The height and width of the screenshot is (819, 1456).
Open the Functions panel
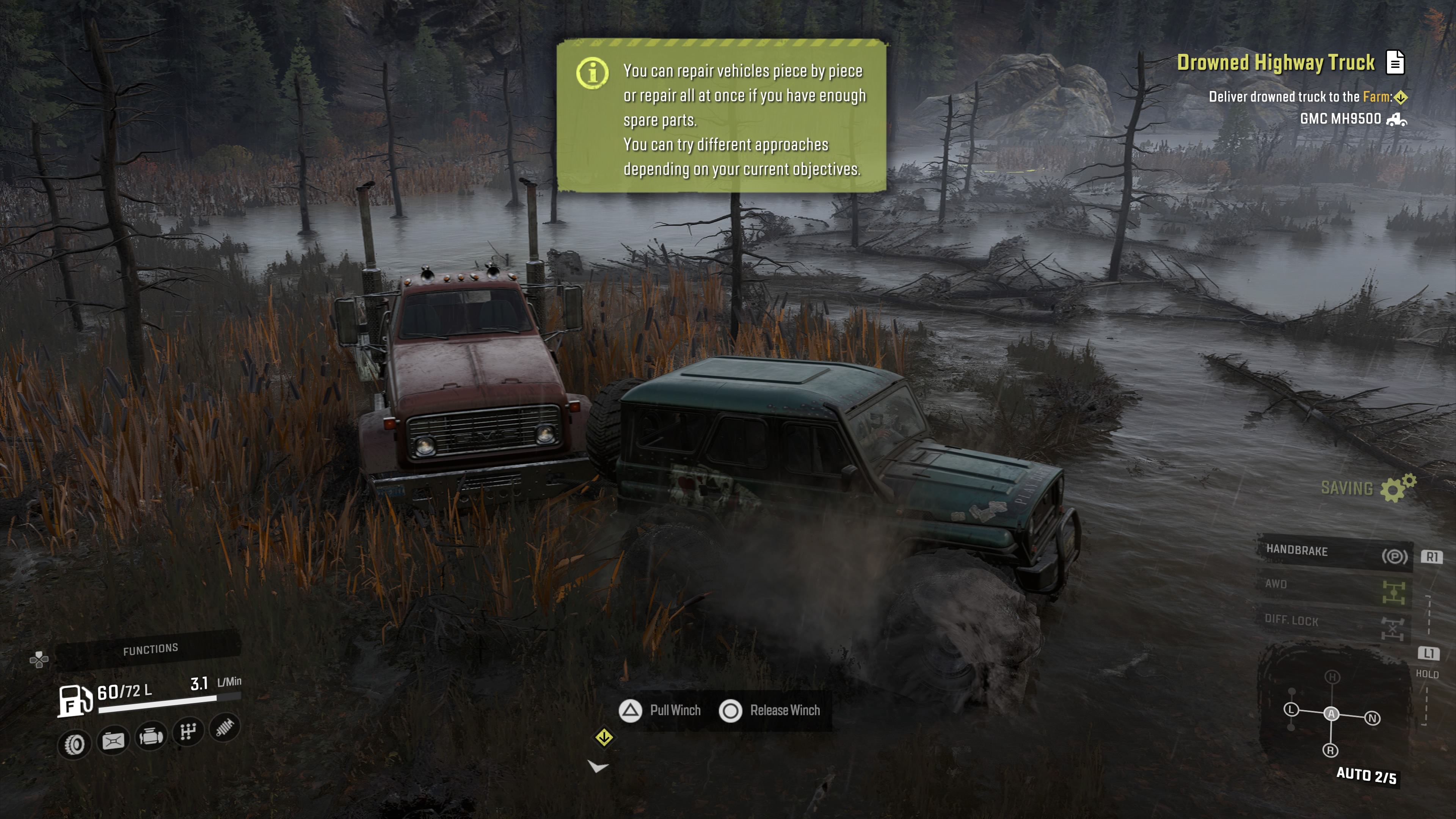(x=151, y=650)
